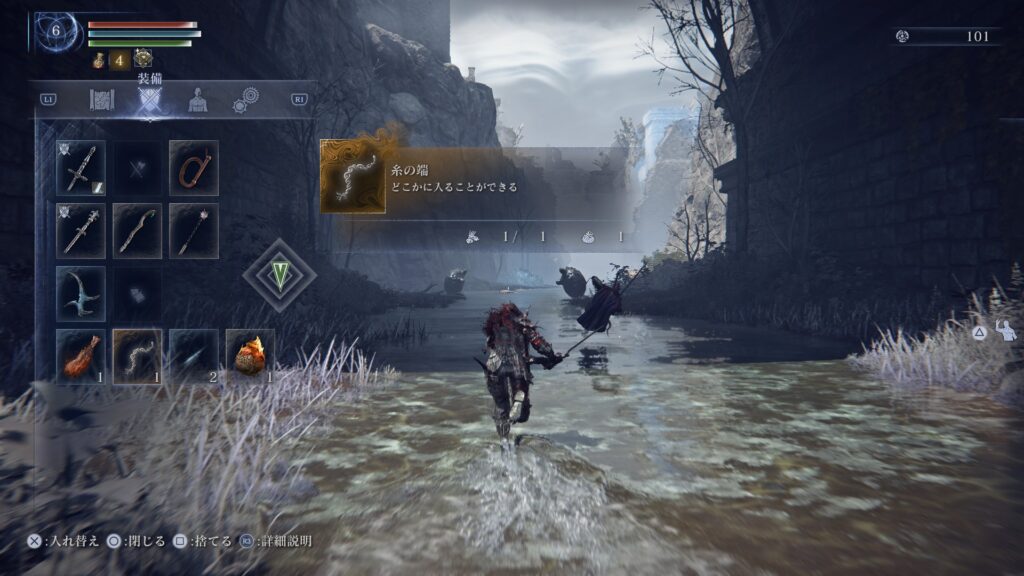
Task: Click the level 6 character emblem
Action: (56, 32)
